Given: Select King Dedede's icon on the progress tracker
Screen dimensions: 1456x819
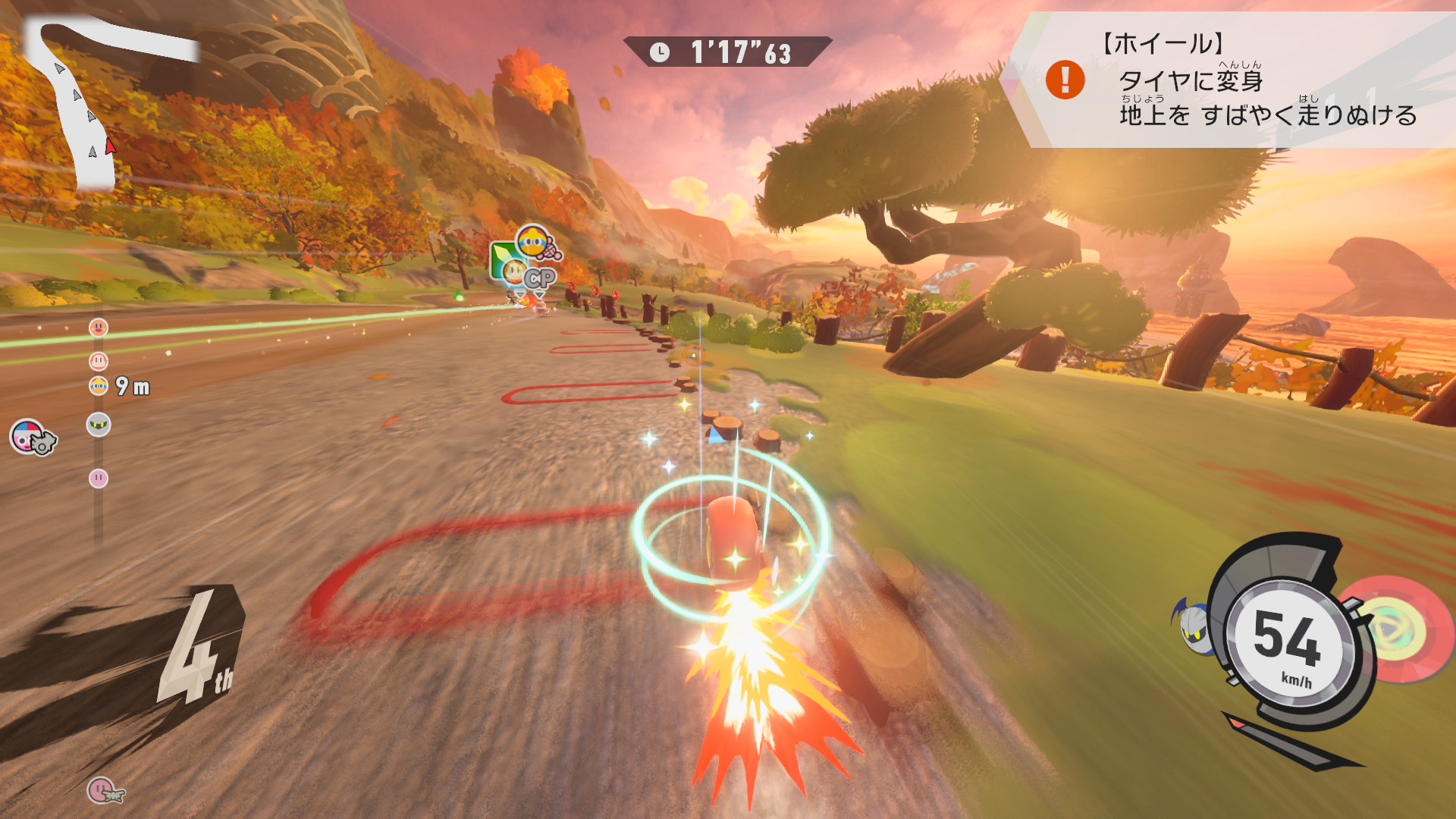Looking at the screenshot, I should 99,386.
